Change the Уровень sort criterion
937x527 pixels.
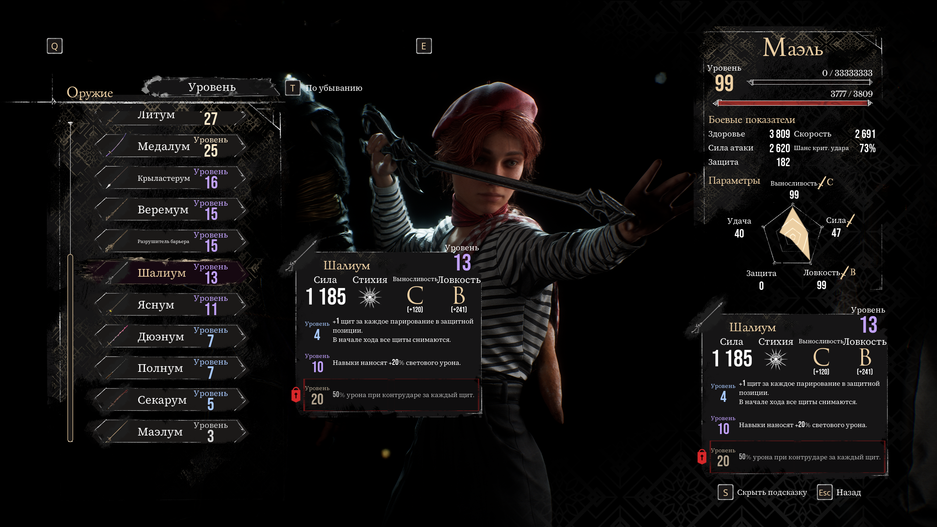(212, 88)
